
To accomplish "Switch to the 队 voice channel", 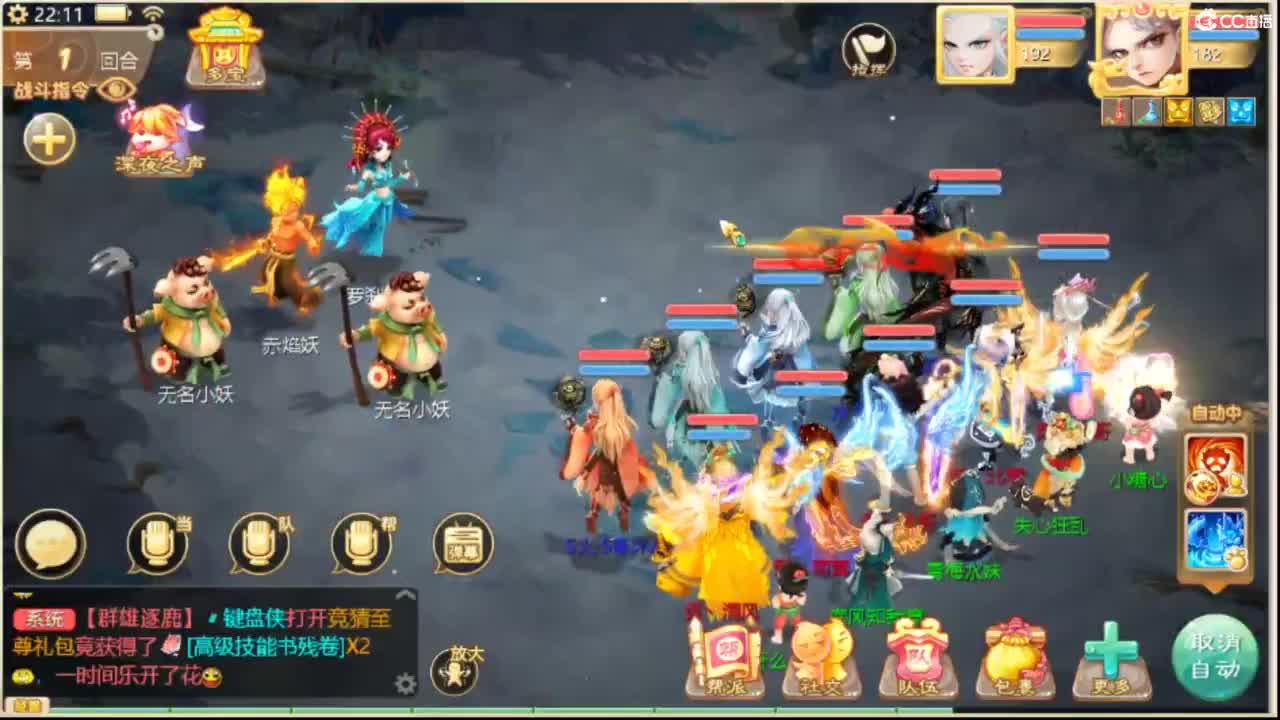I will click(257, 543).
